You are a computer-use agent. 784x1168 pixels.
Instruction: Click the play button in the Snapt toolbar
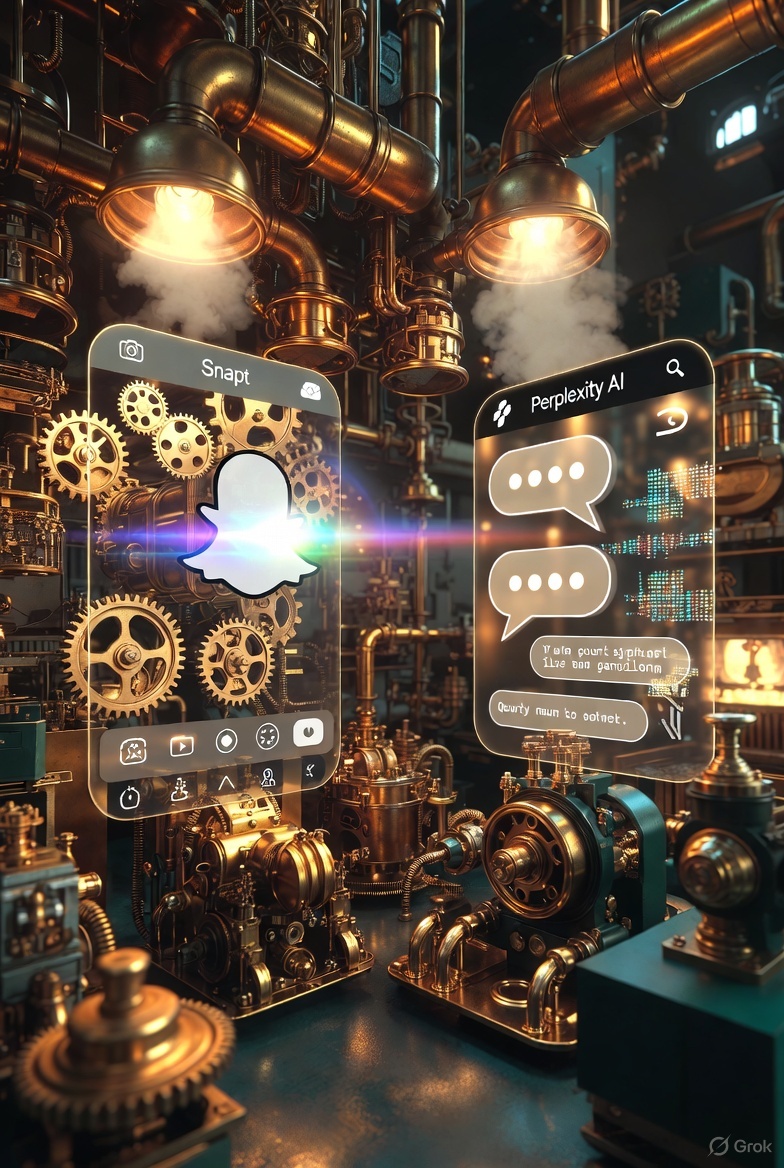click(181, 745)
